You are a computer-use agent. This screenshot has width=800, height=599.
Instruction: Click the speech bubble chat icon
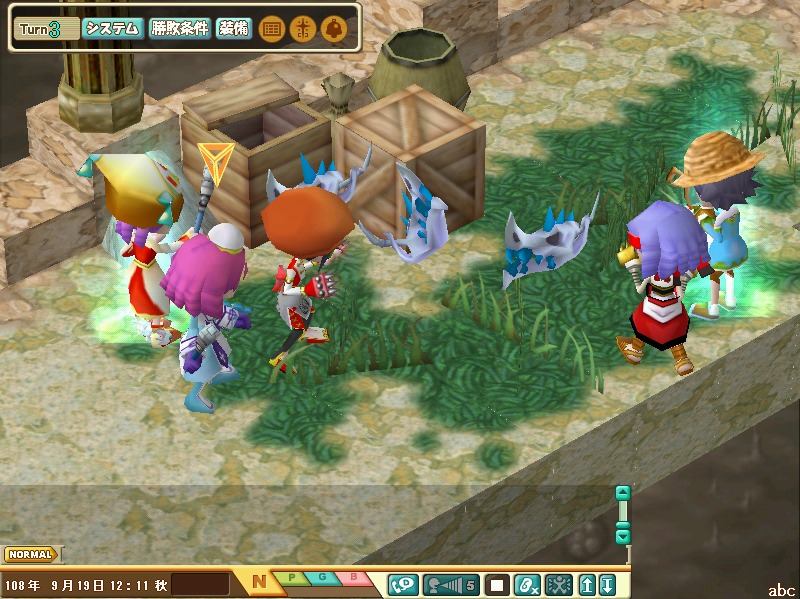(x=404, y=584)
